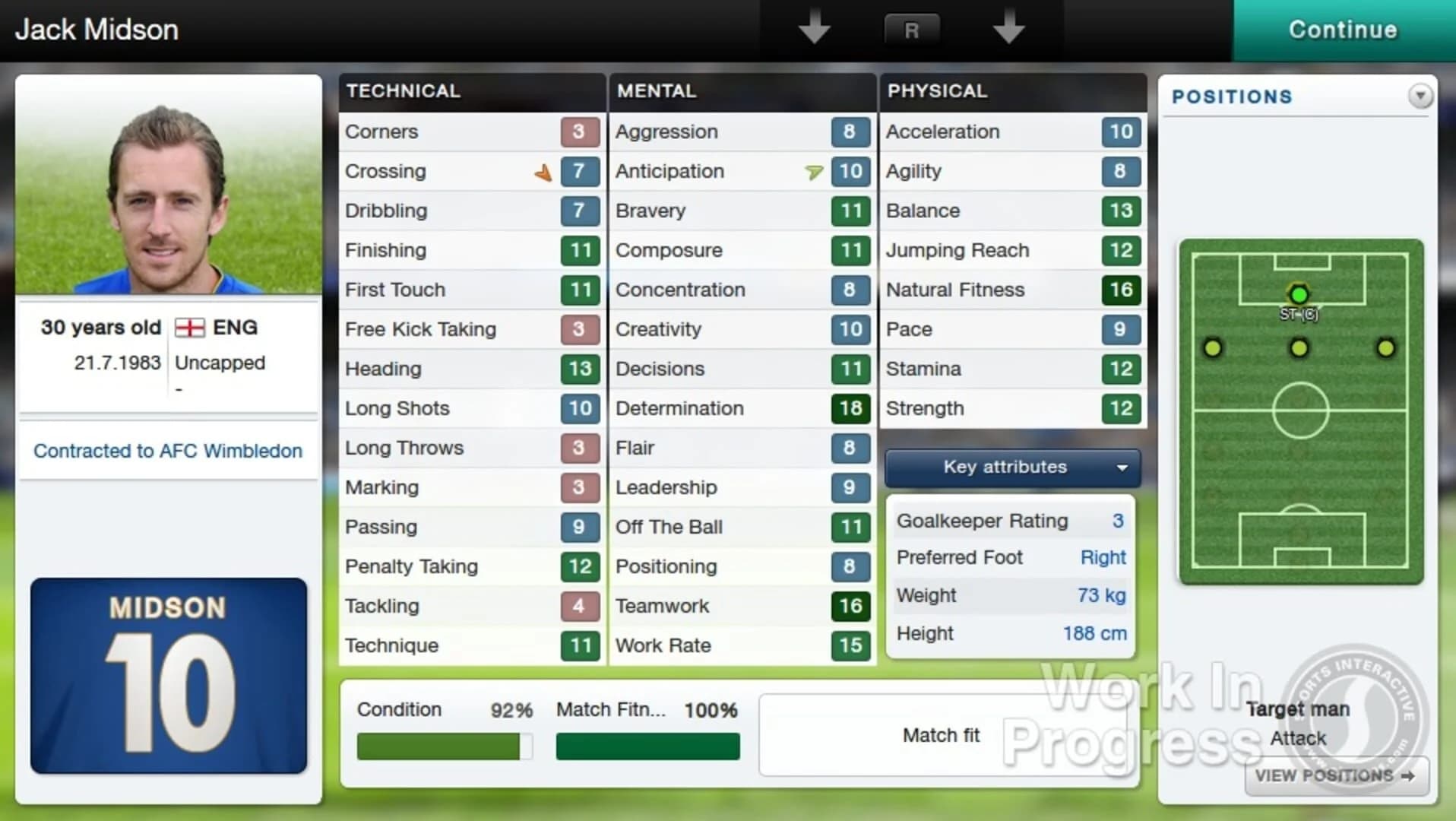The height and width of the screenshot is (821, 1456).
Task: Click the England flag icon
Action: [191, 328]
